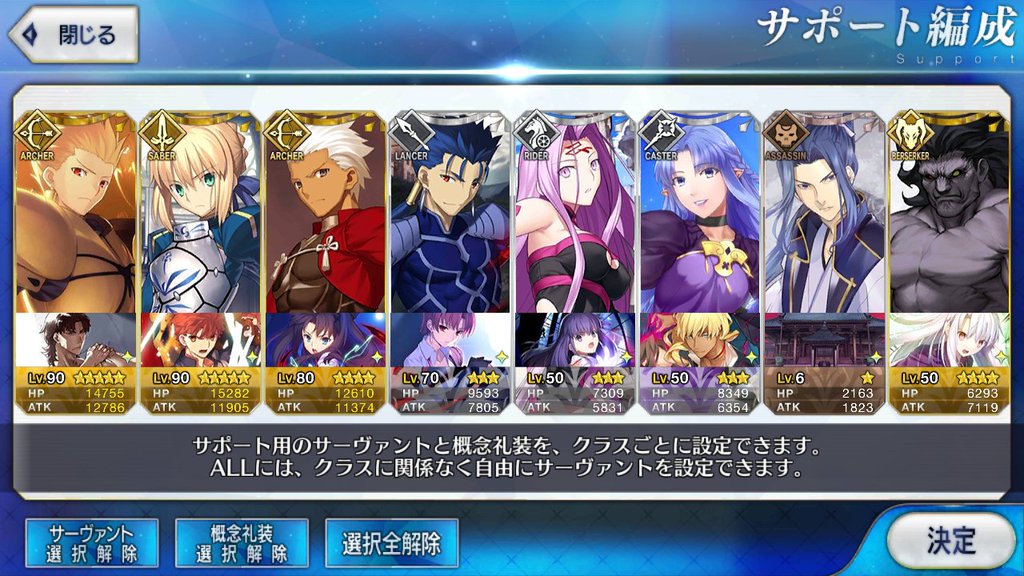Select the Rider servant card
This screenshot has width=1024, height=576.
tap(574, 215)
